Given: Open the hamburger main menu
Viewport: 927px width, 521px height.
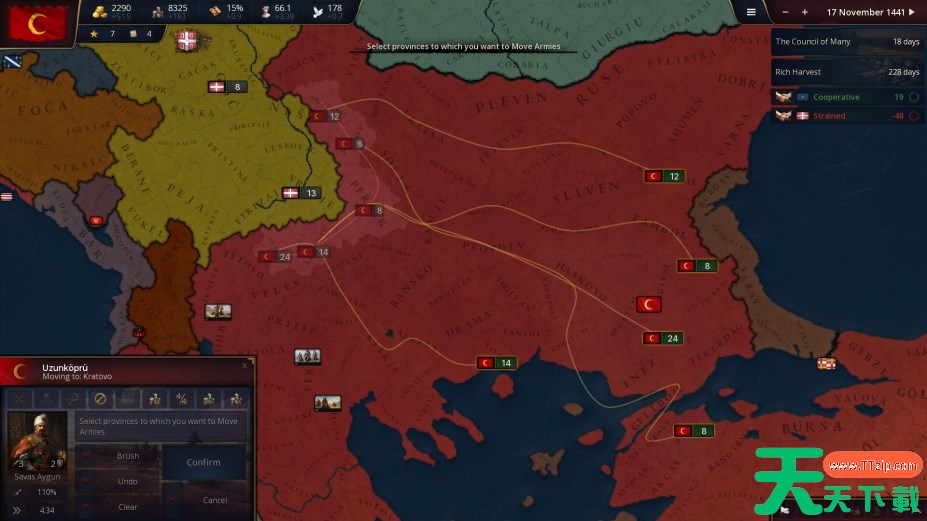Looking at the screenshot, I should [752, 12].
